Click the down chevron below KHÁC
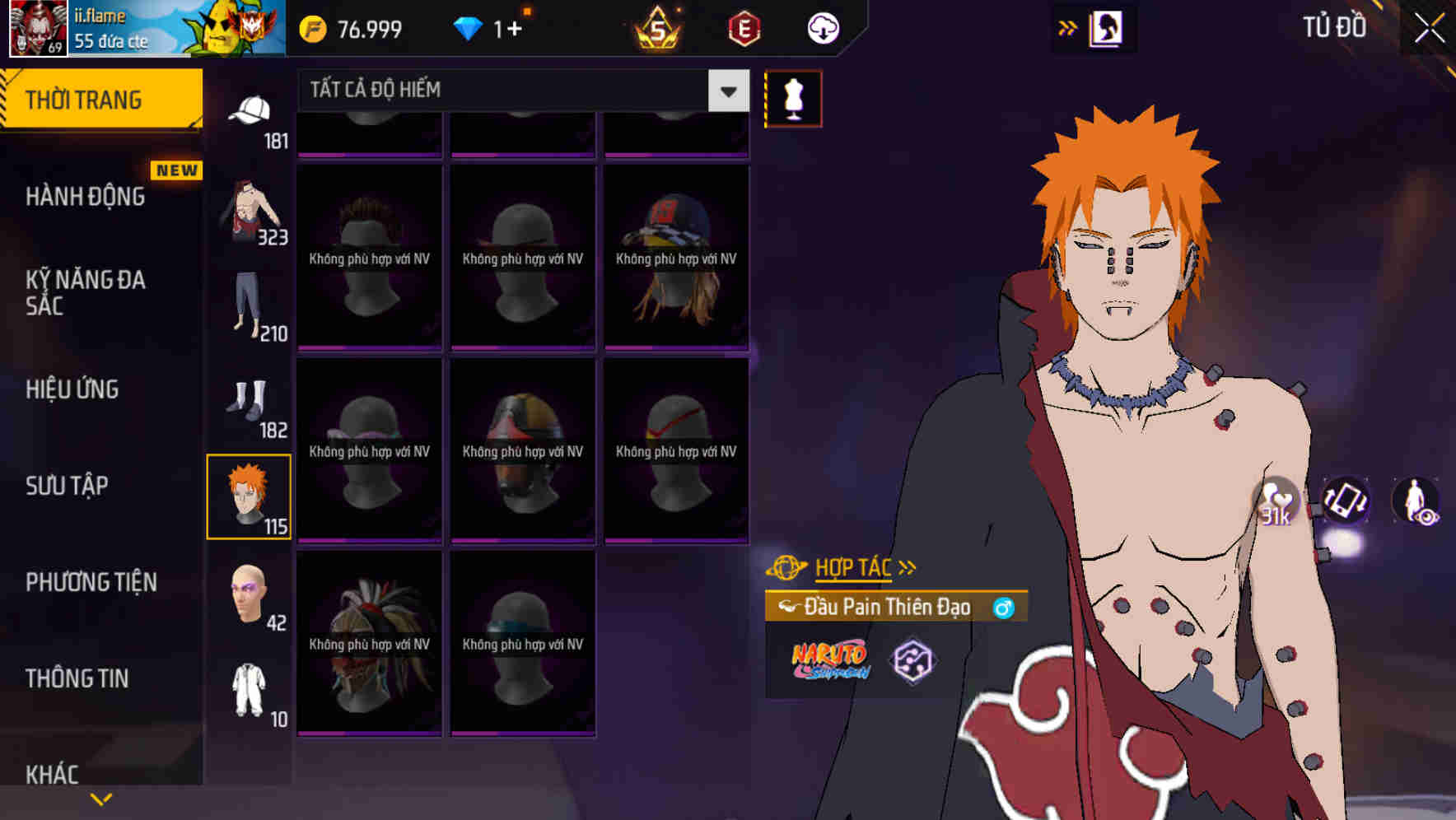1456x820 pixels. (100, 799)
